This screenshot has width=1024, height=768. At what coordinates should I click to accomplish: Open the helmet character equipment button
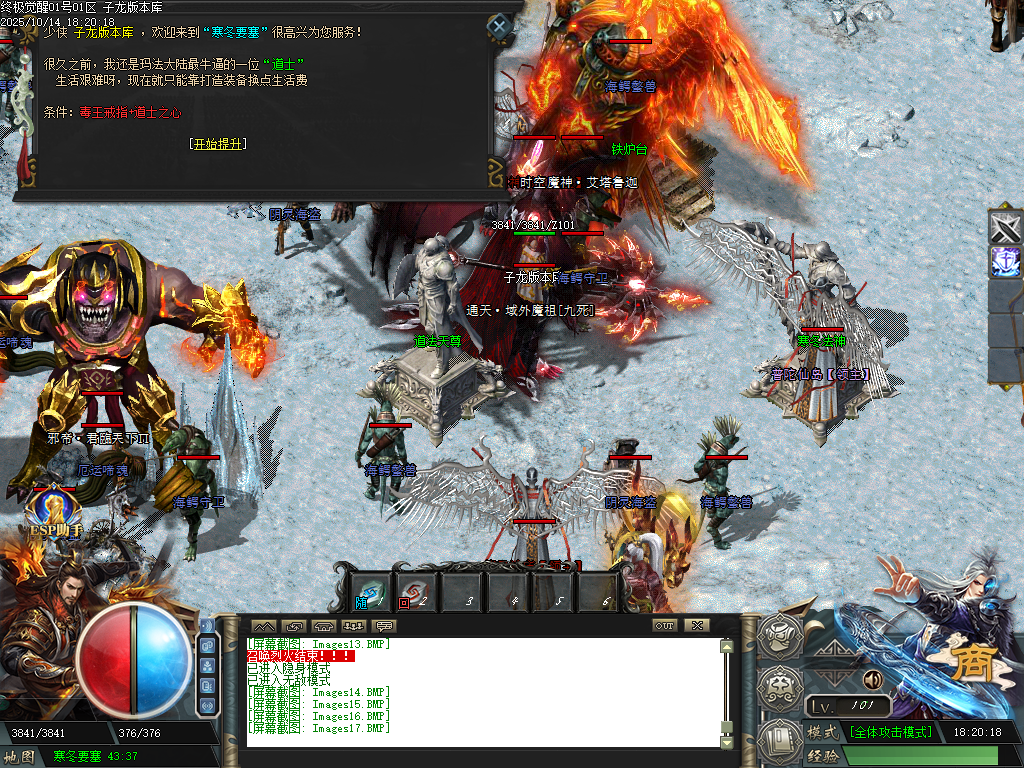778,634
